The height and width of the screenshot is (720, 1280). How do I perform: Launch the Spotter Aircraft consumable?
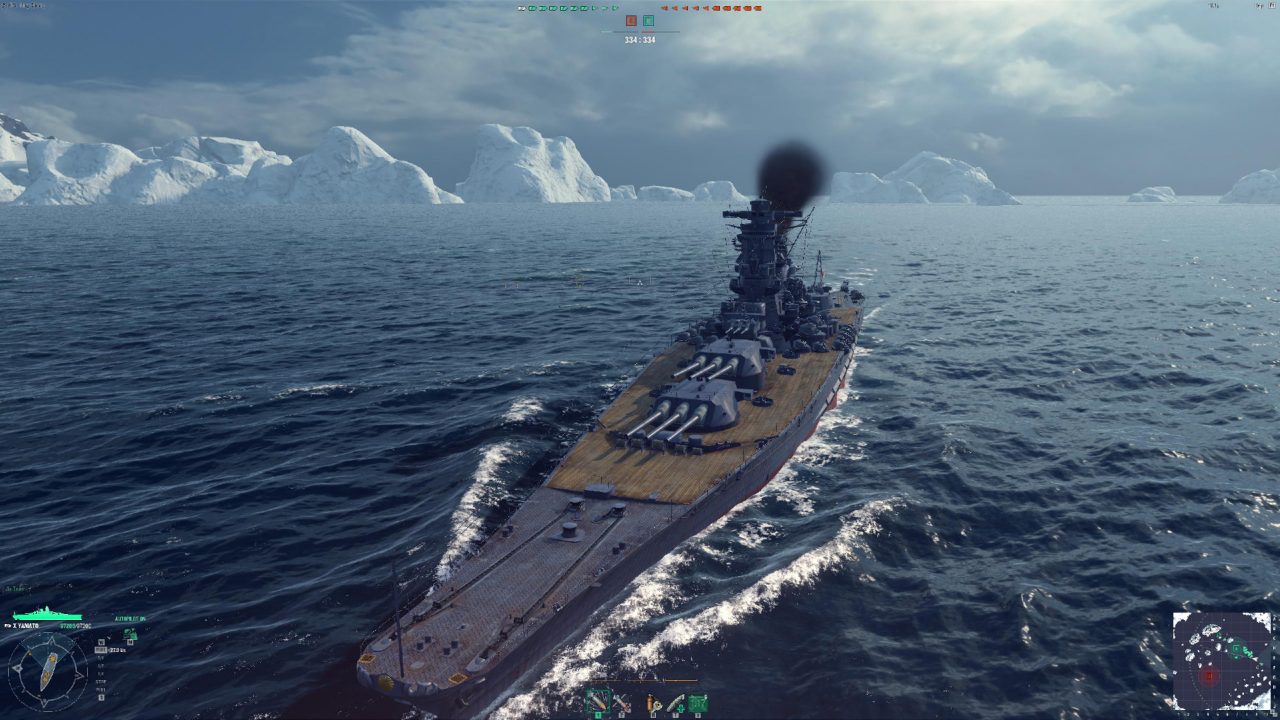coord(696,701)
